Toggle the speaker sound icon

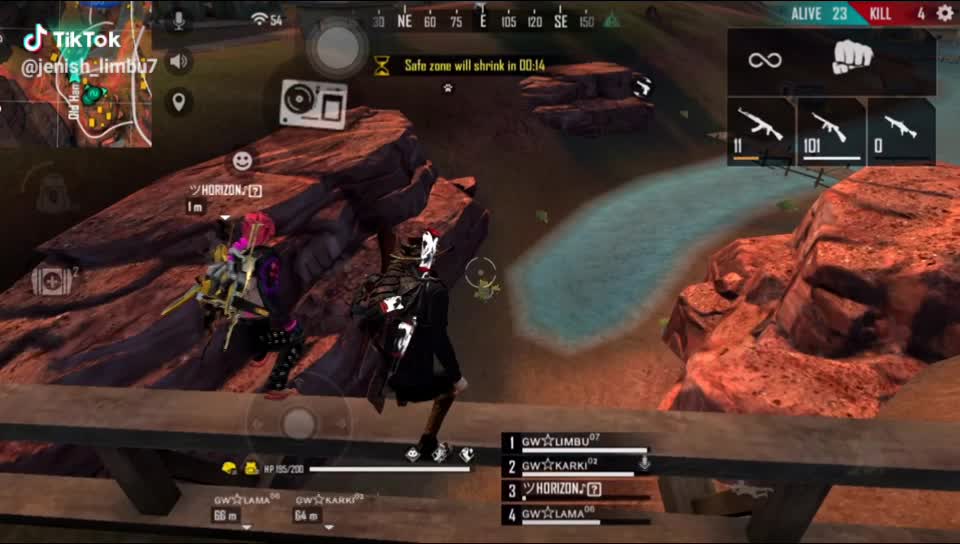179,62
